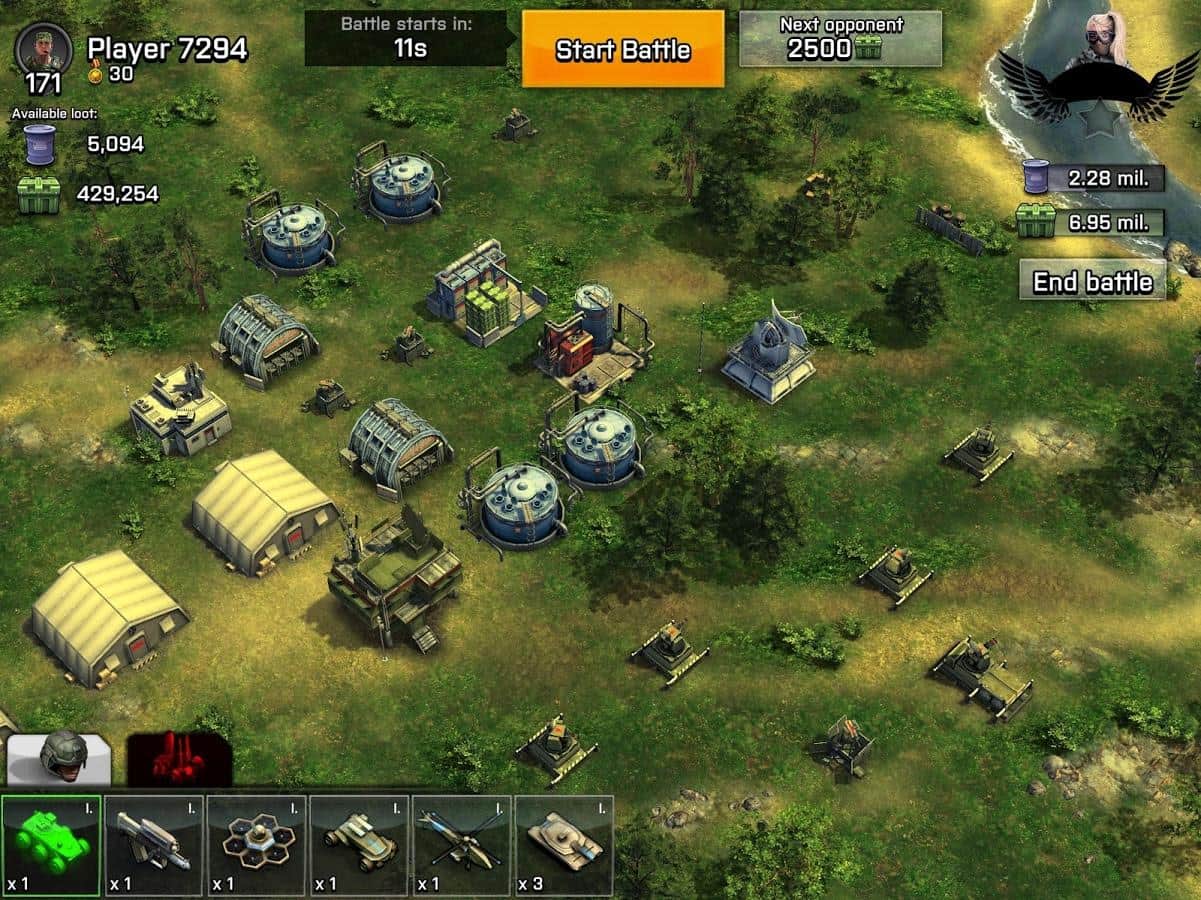Choose the rifle weapon unit slot
The height and width of the screenshot is (900, 1201).
pos(154,845)
